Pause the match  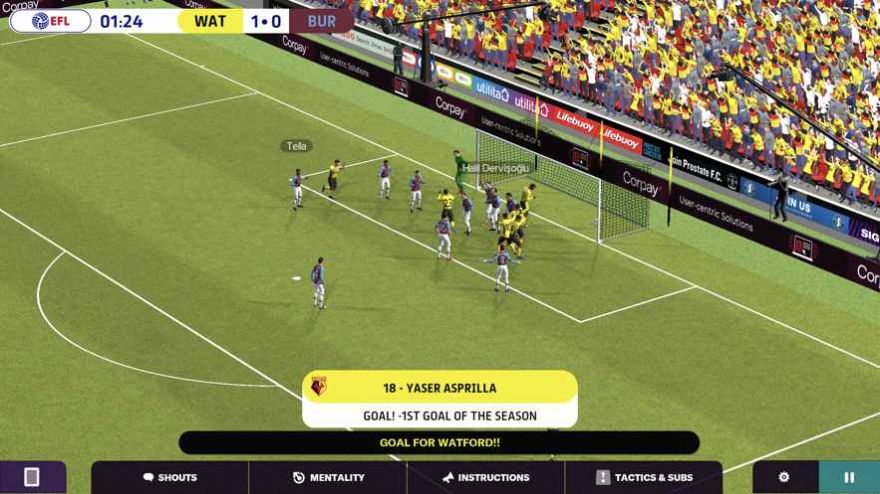[849, 477]
